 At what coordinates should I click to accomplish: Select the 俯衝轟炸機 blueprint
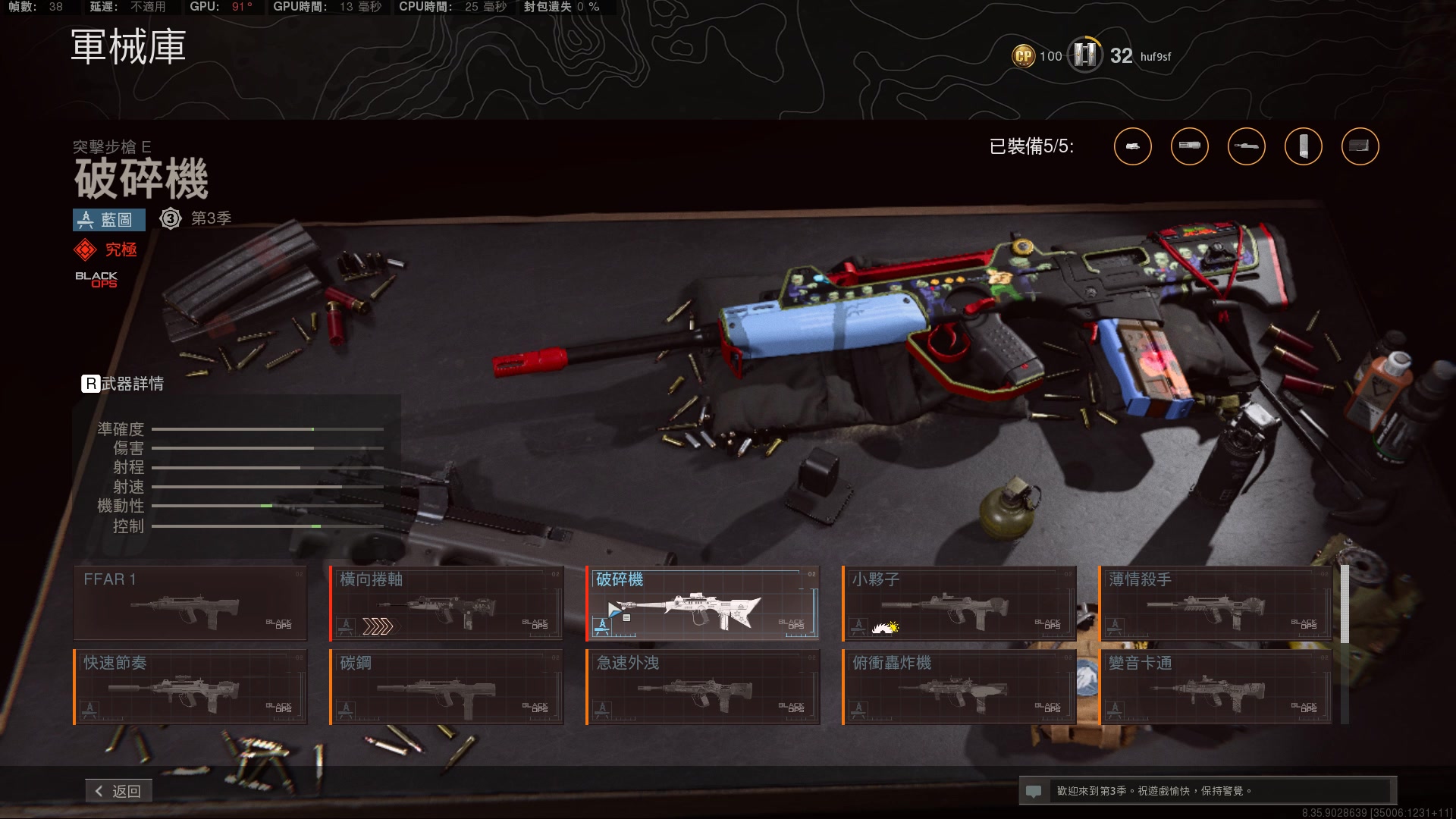click(x=959, y=686)
